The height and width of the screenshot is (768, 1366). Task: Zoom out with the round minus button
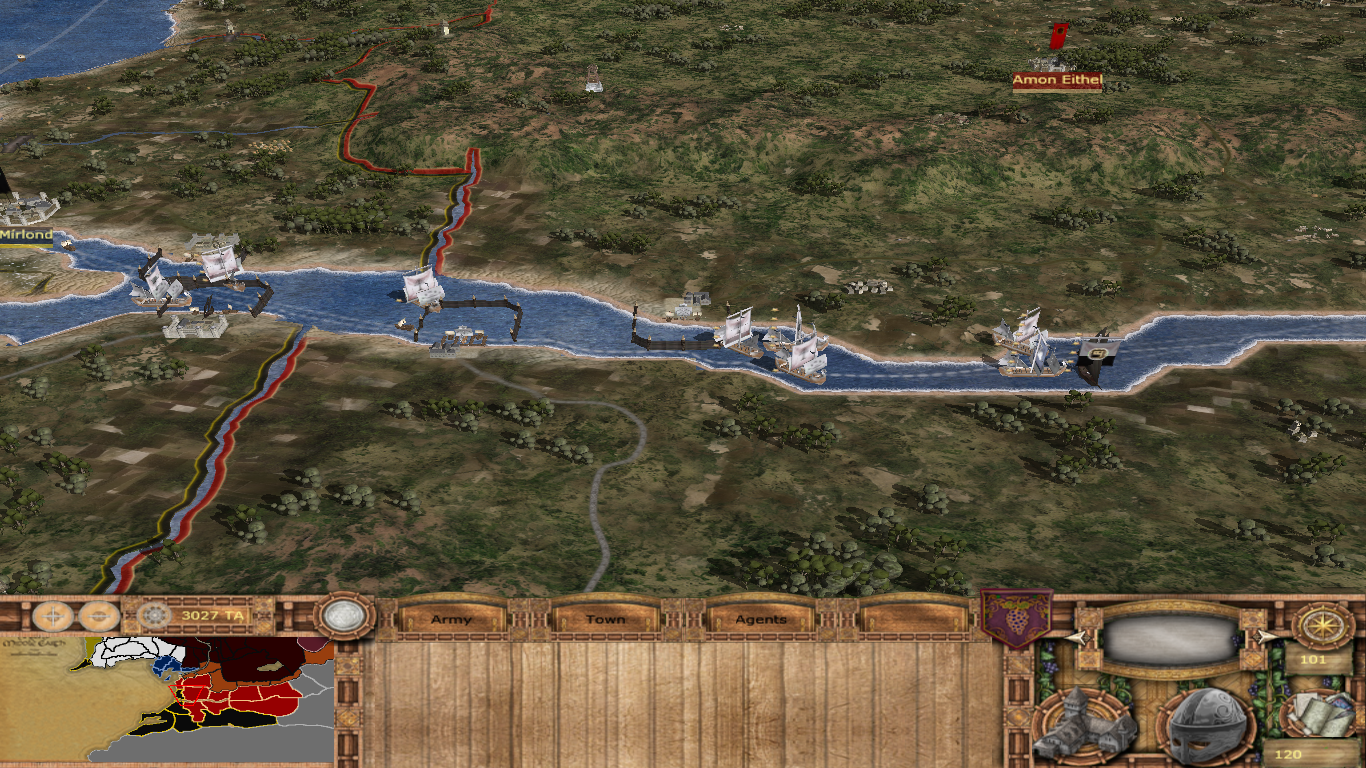tap(99, 617)
